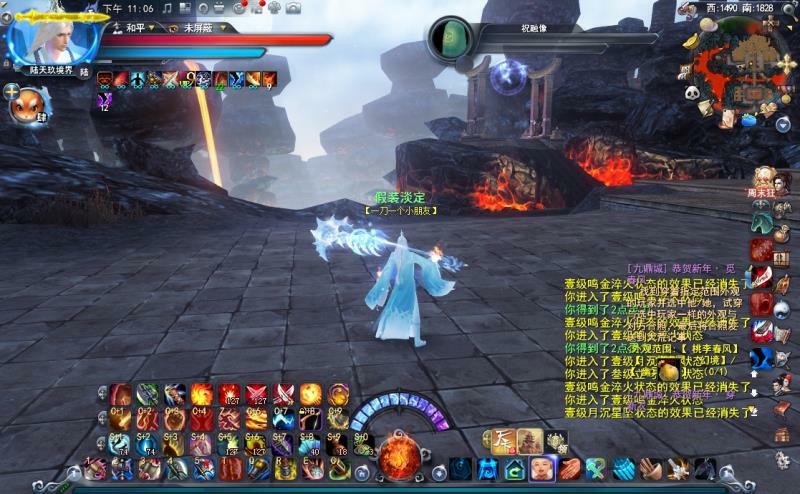Use the C+1 hotbar skill
Image resolution: width=800 pixels, height=494 pixels.
click(121, 418)
